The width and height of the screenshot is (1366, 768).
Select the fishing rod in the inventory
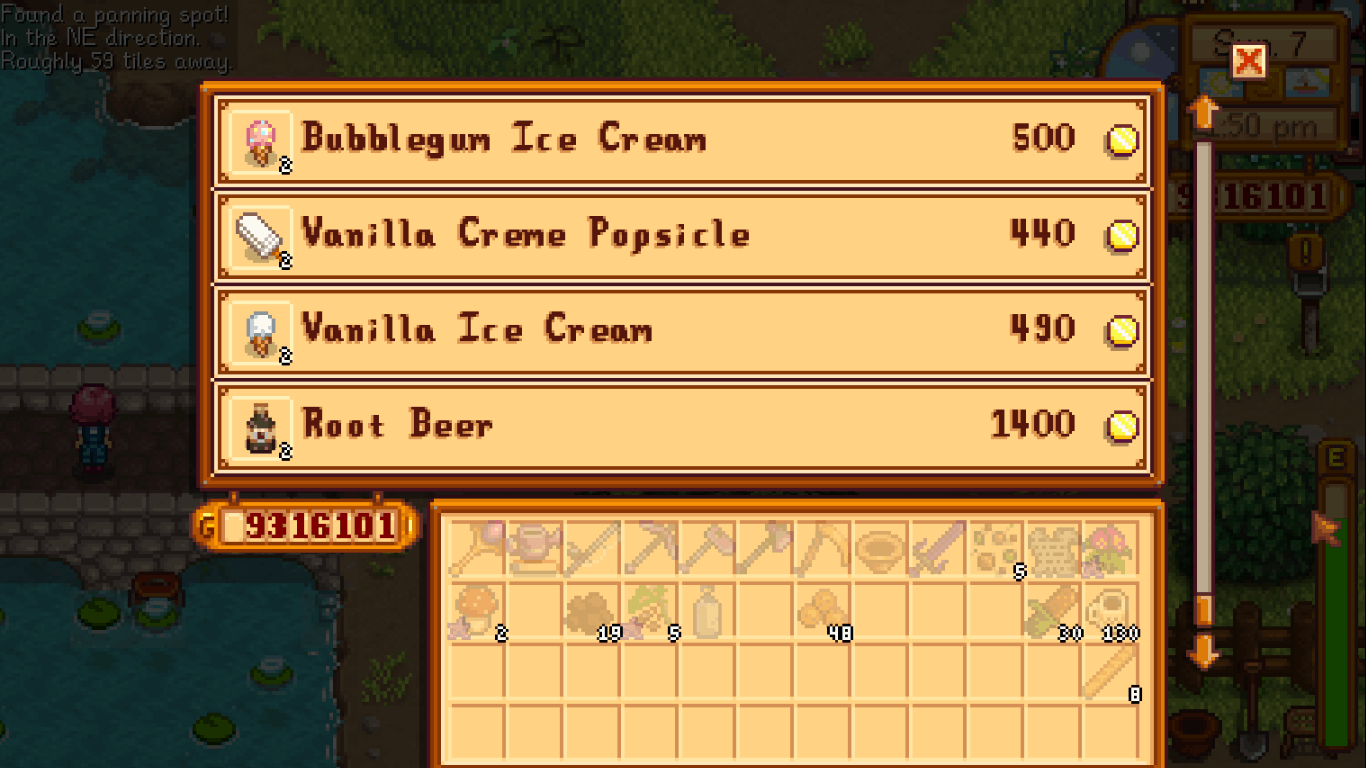point(478,545)
